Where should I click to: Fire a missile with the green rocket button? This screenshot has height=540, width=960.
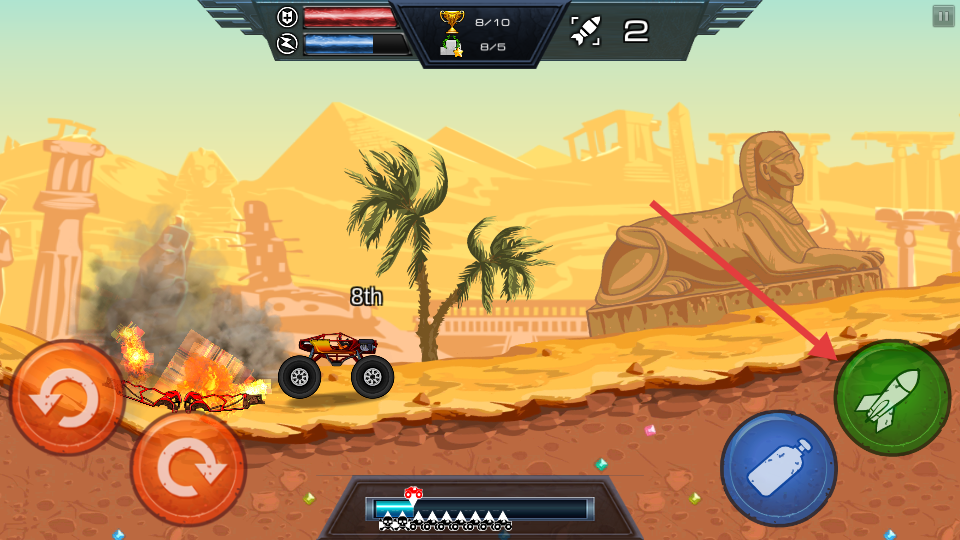click(891, 398)
